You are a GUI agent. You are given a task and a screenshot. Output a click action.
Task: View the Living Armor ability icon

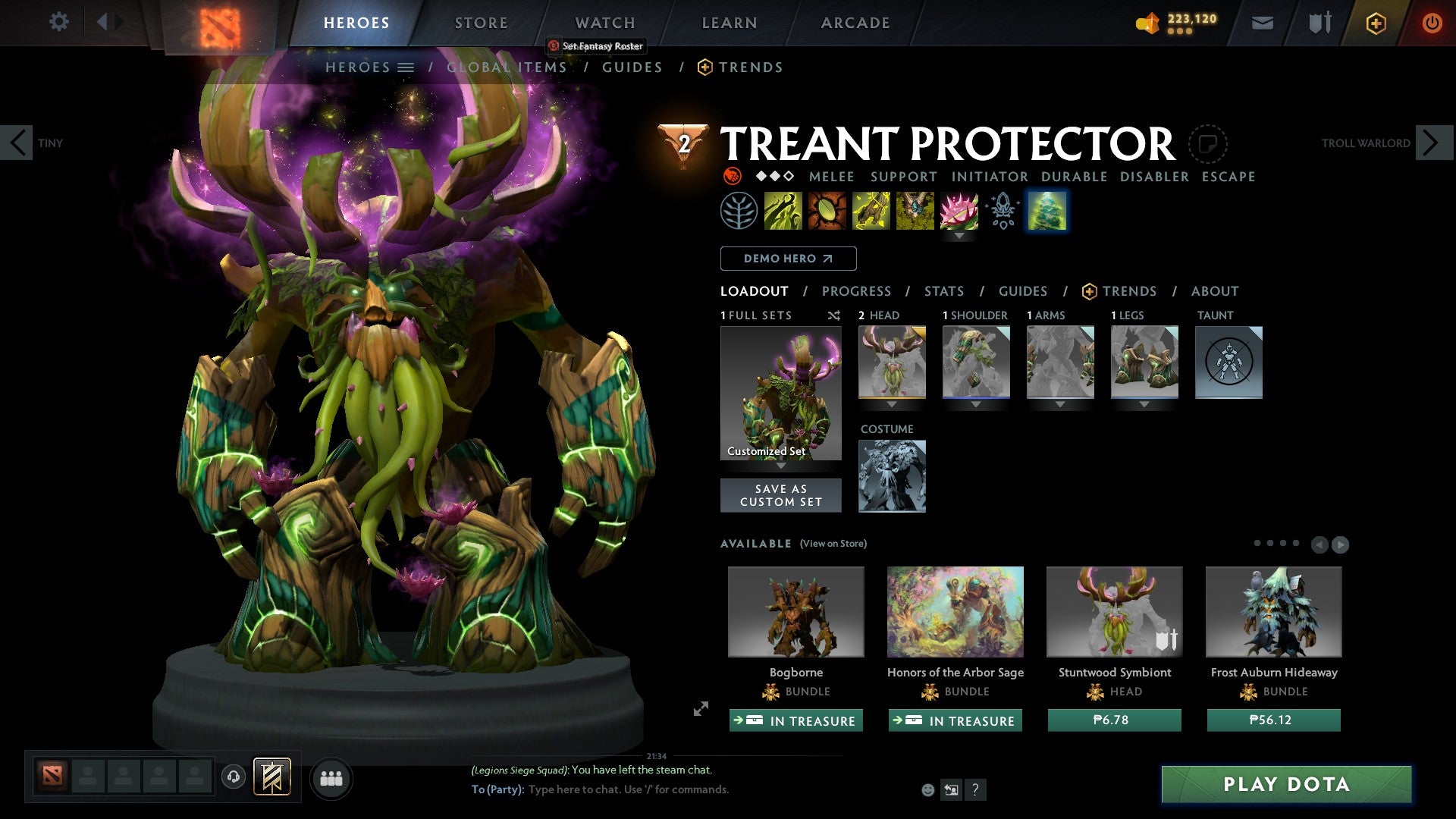pos(869,211)
